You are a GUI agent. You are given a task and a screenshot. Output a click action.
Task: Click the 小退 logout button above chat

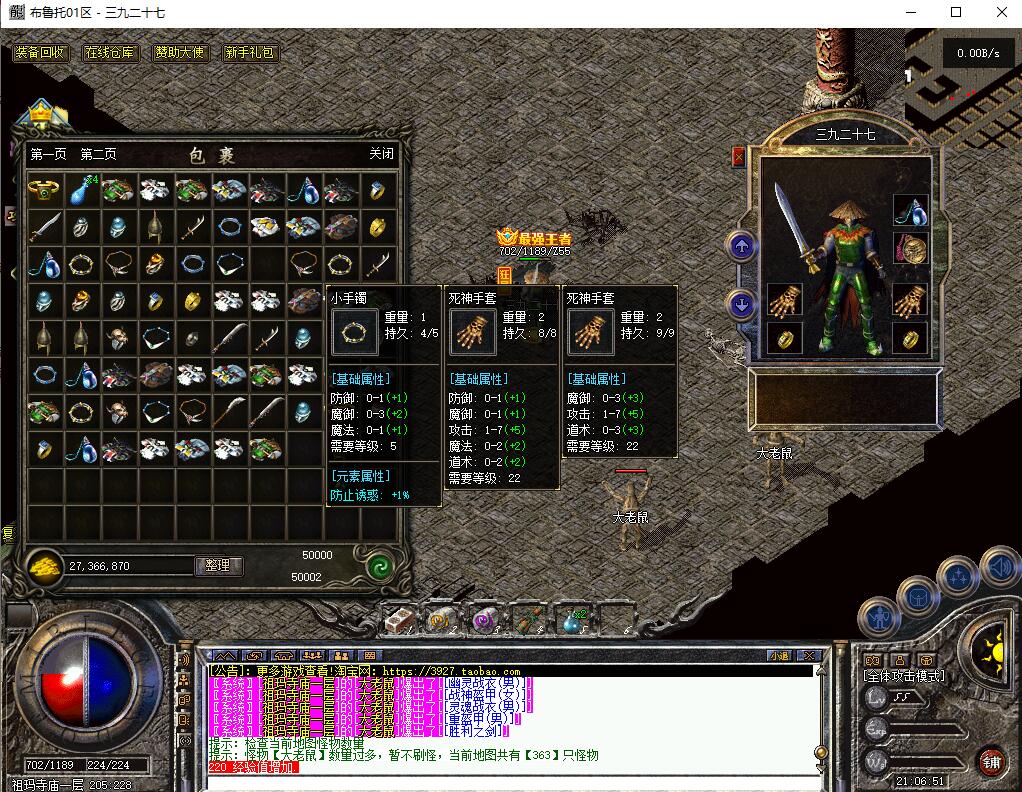tap(779, 656)
